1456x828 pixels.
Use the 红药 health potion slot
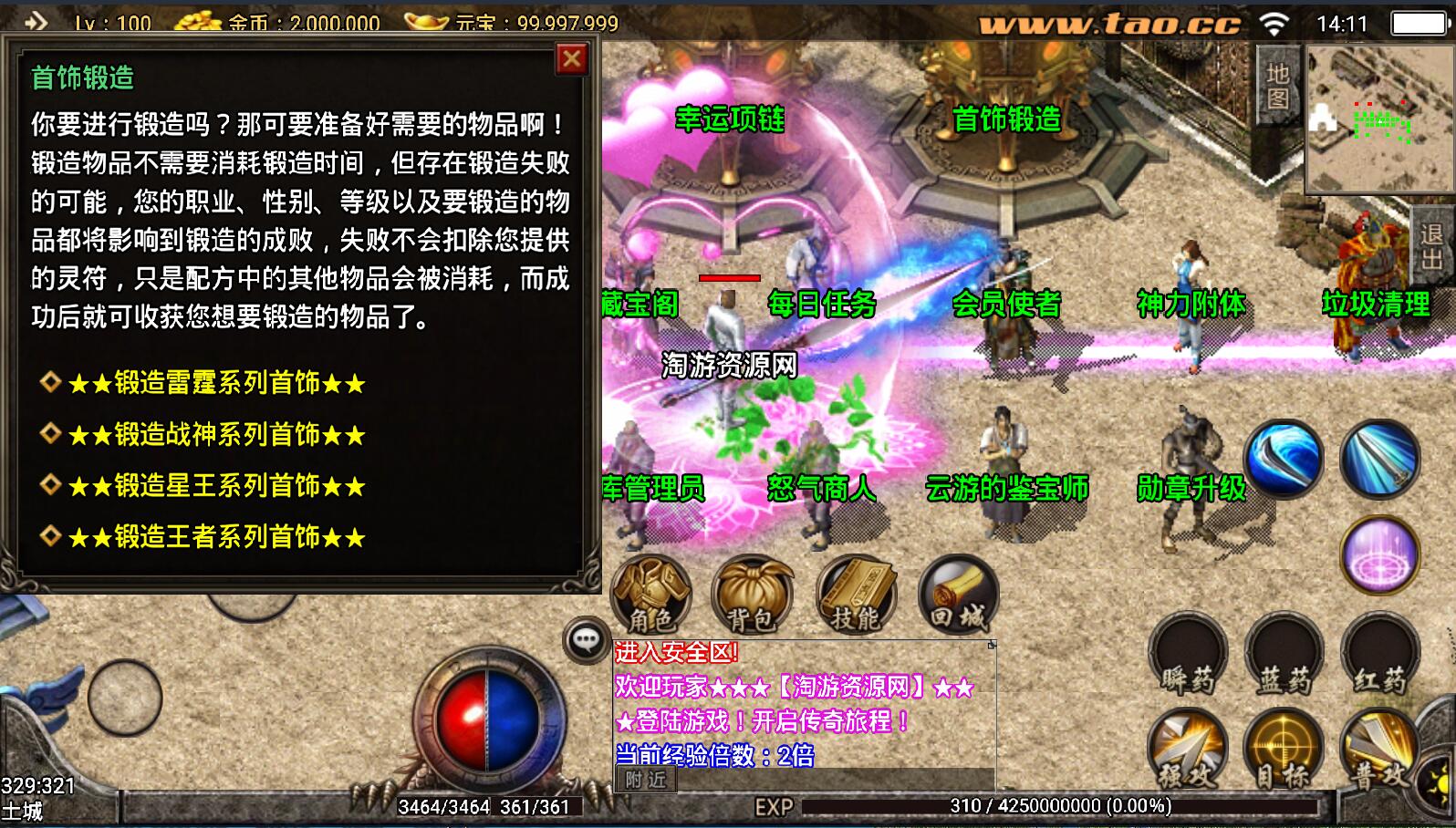point(1380,655)
